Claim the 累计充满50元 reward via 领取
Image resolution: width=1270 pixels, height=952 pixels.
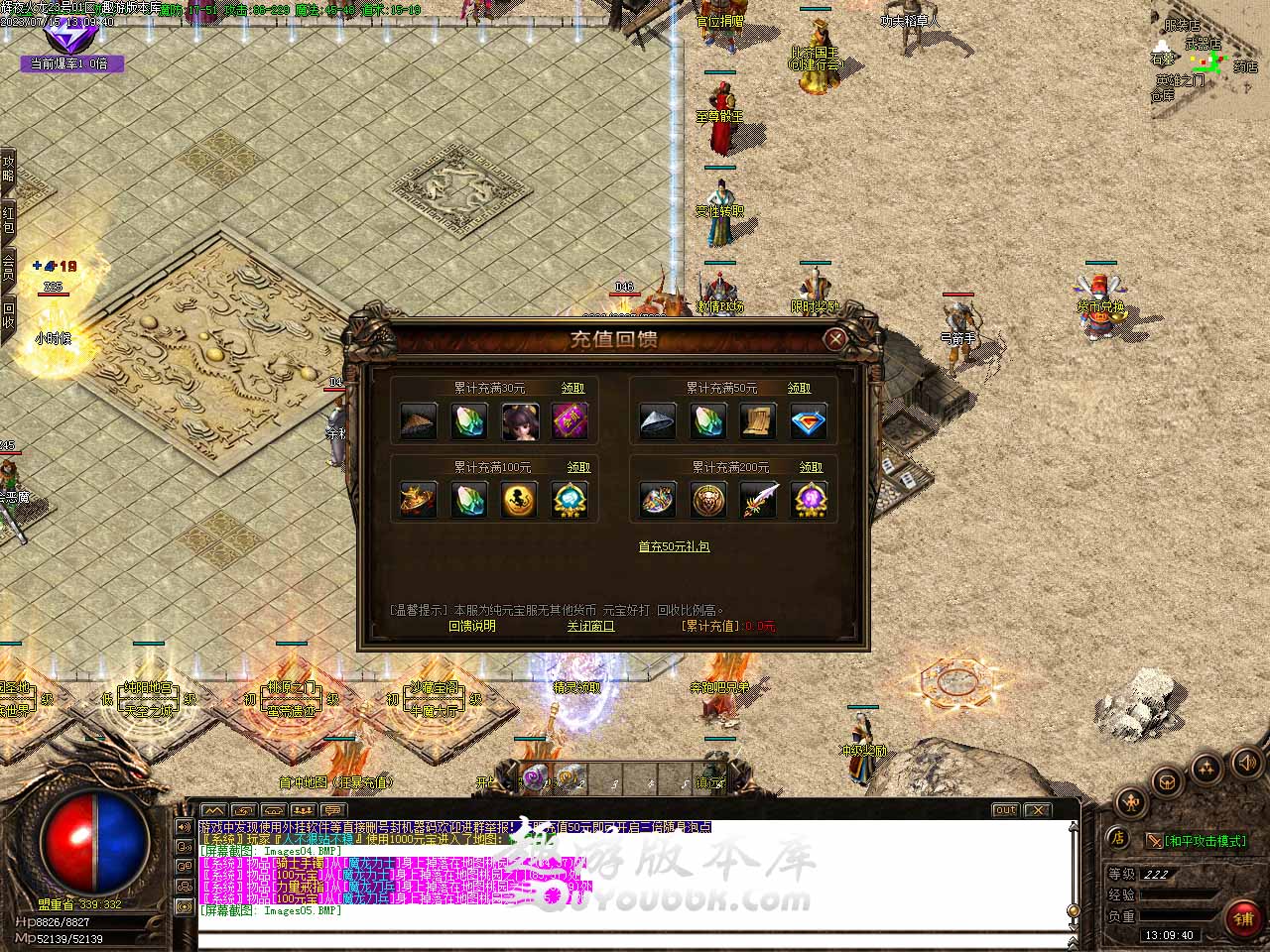pos(799,389)
